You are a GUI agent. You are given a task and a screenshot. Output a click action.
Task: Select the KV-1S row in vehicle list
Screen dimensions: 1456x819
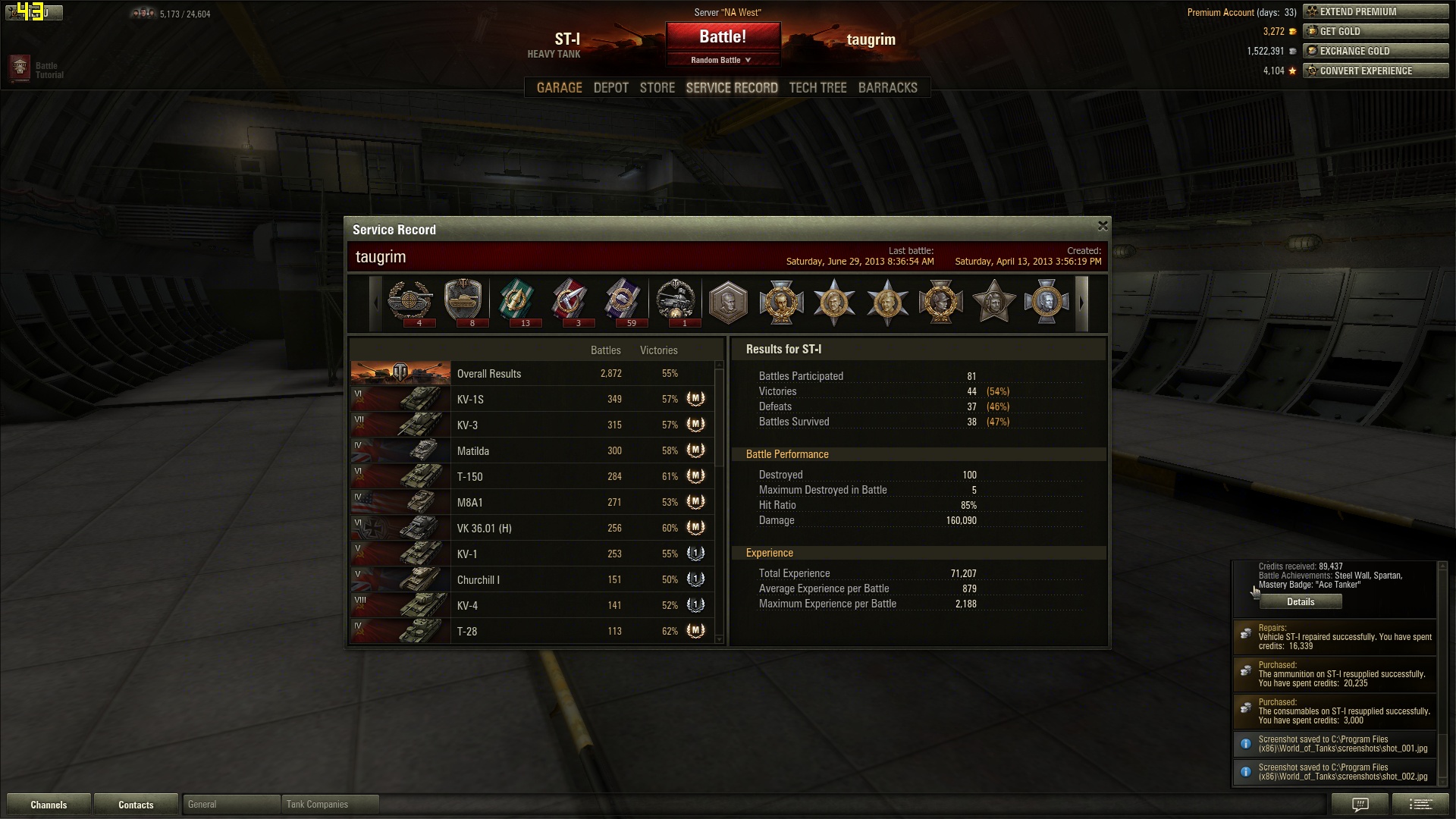click(x=531, y=400)
